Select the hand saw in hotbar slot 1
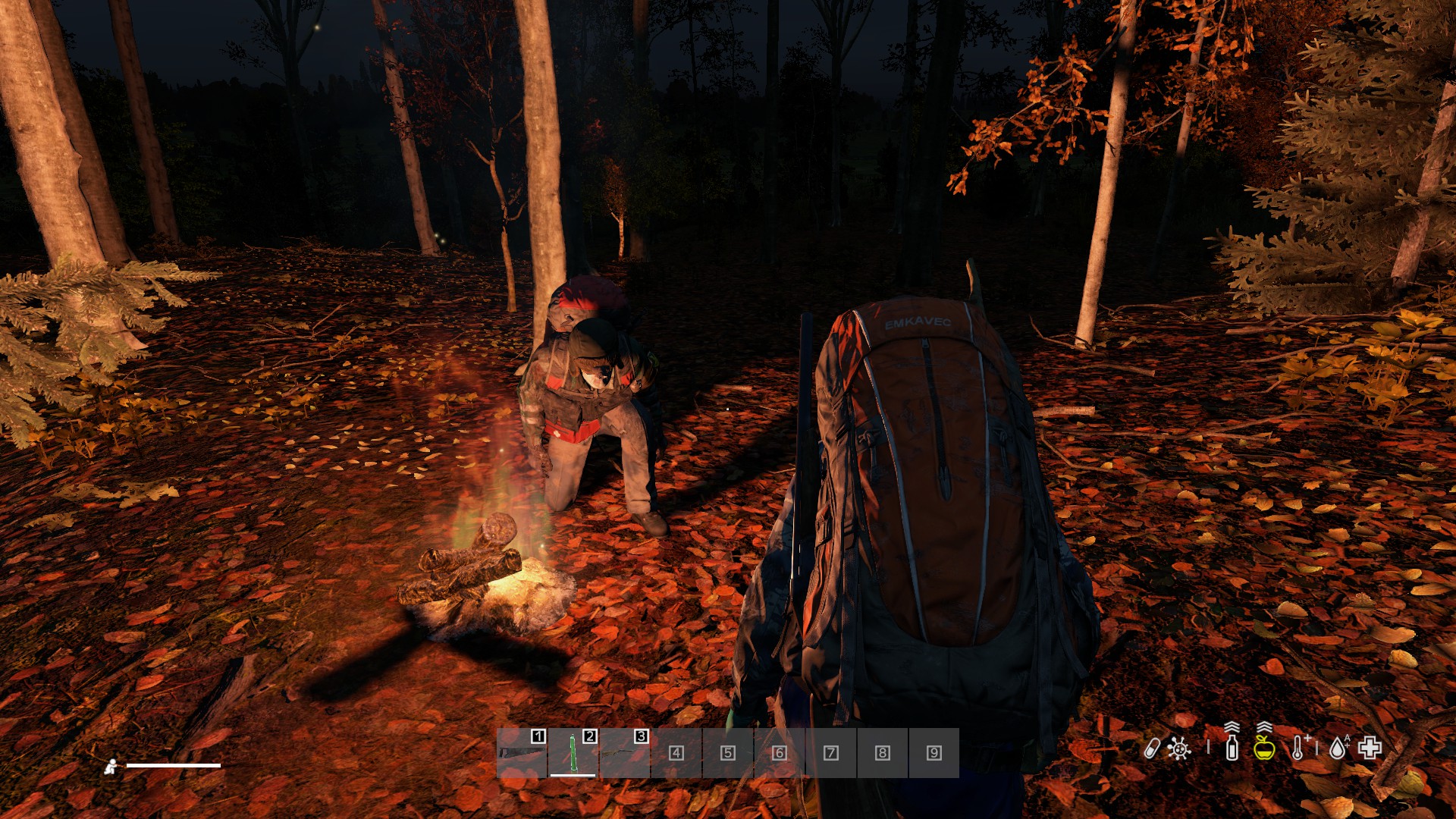The height and width of the screenshot is (819, 1456). (x=522, y=753)
